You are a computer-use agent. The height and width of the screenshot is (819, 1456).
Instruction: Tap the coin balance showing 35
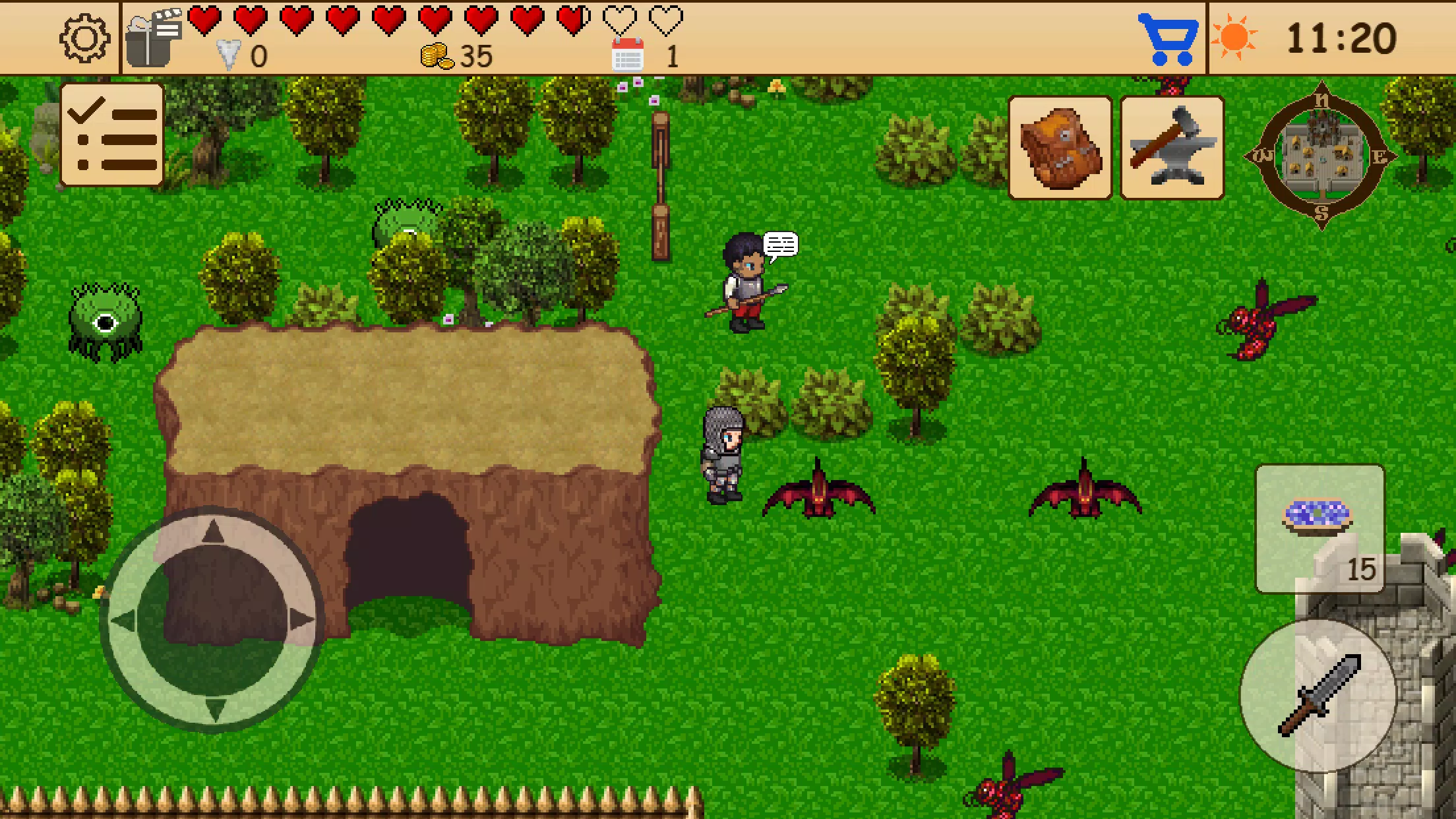click(455, 56)
